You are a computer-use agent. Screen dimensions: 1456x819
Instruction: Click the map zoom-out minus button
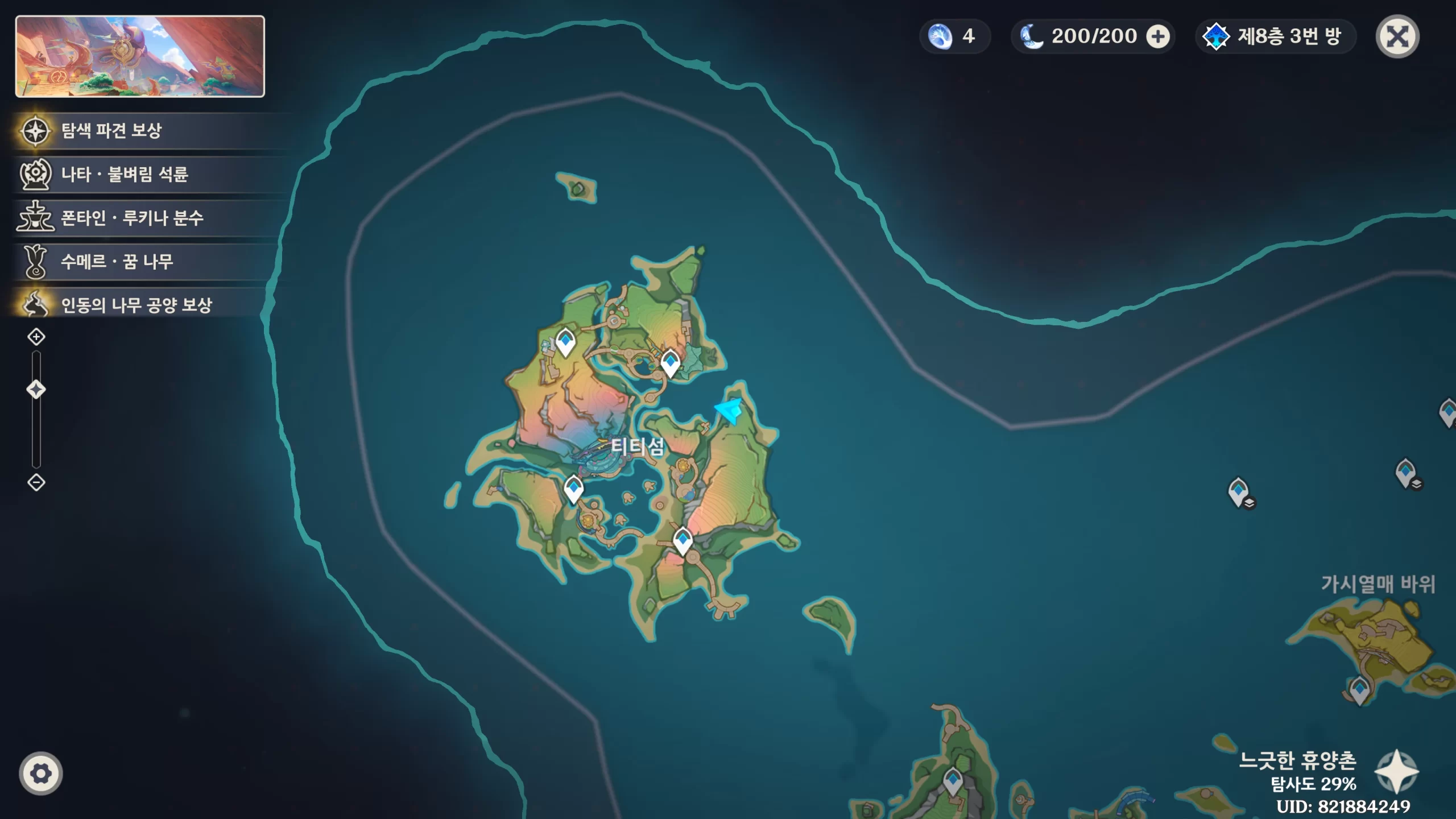tap(36, 483)
